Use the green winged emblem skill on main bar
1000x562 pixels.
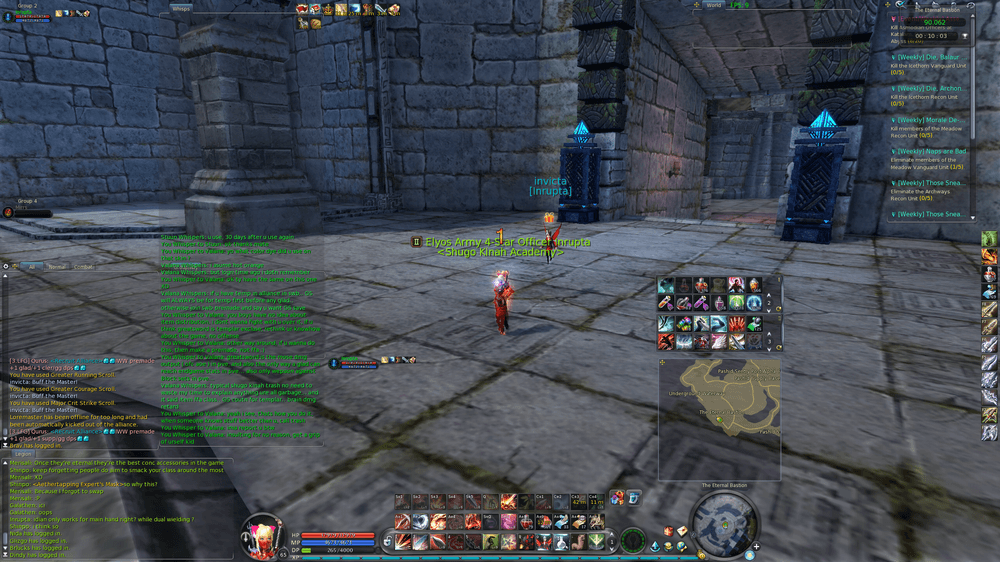point(596,541)
